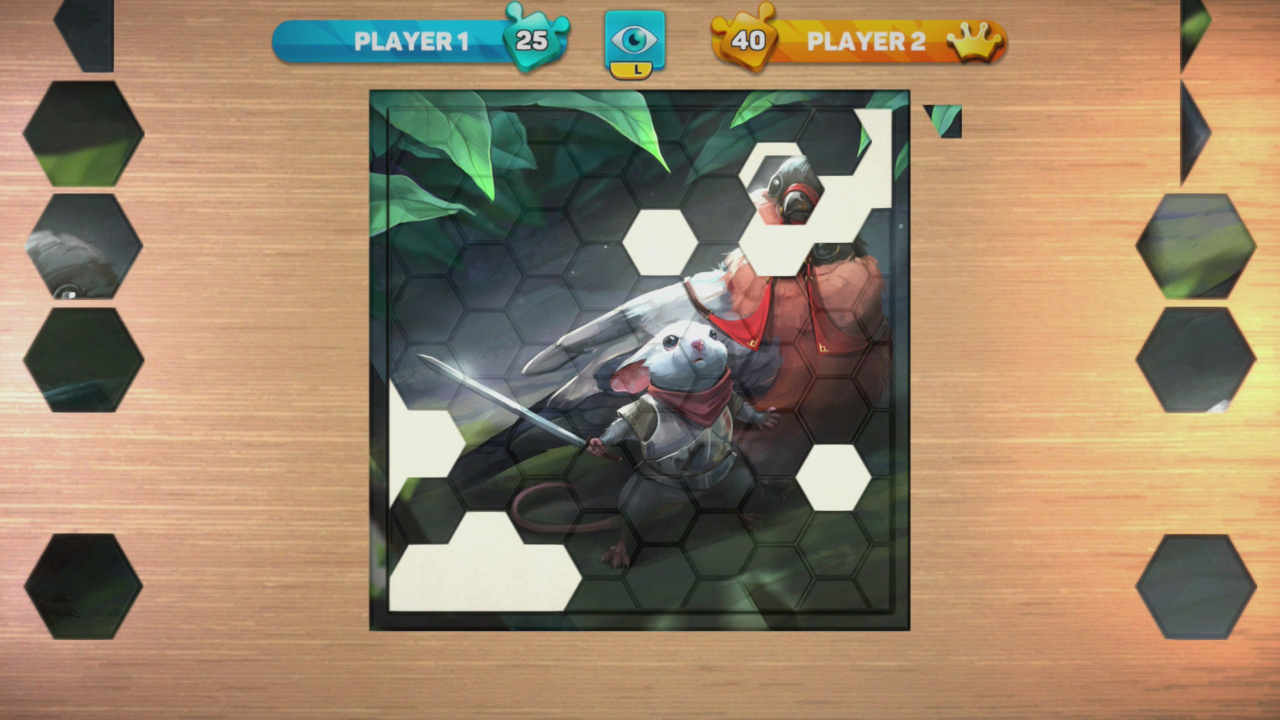Click the crown icon beside Player 2

tap(975, 41)
